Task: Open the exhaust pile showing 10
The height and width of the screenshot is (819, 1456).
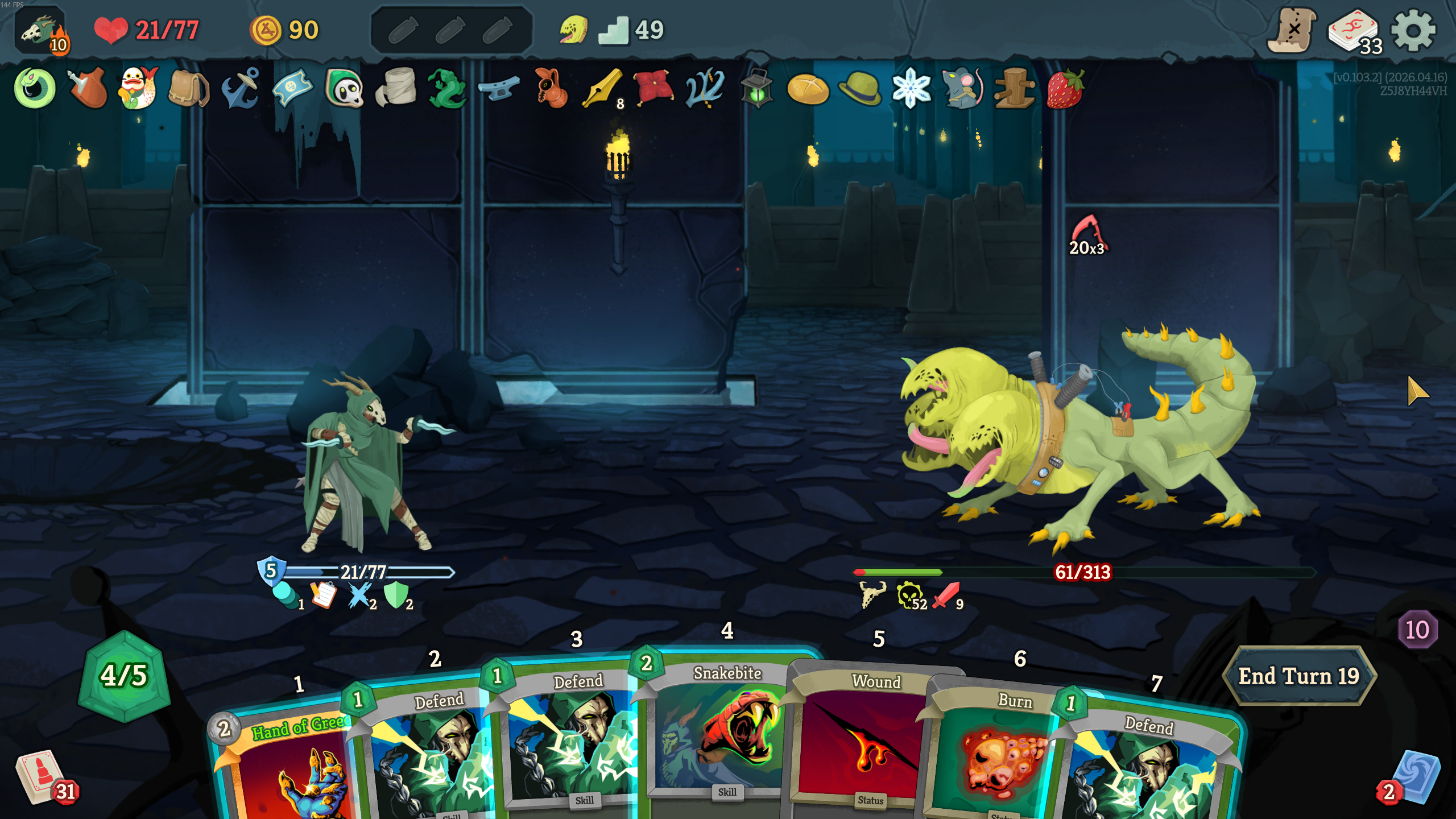Action: [1417, 630]
